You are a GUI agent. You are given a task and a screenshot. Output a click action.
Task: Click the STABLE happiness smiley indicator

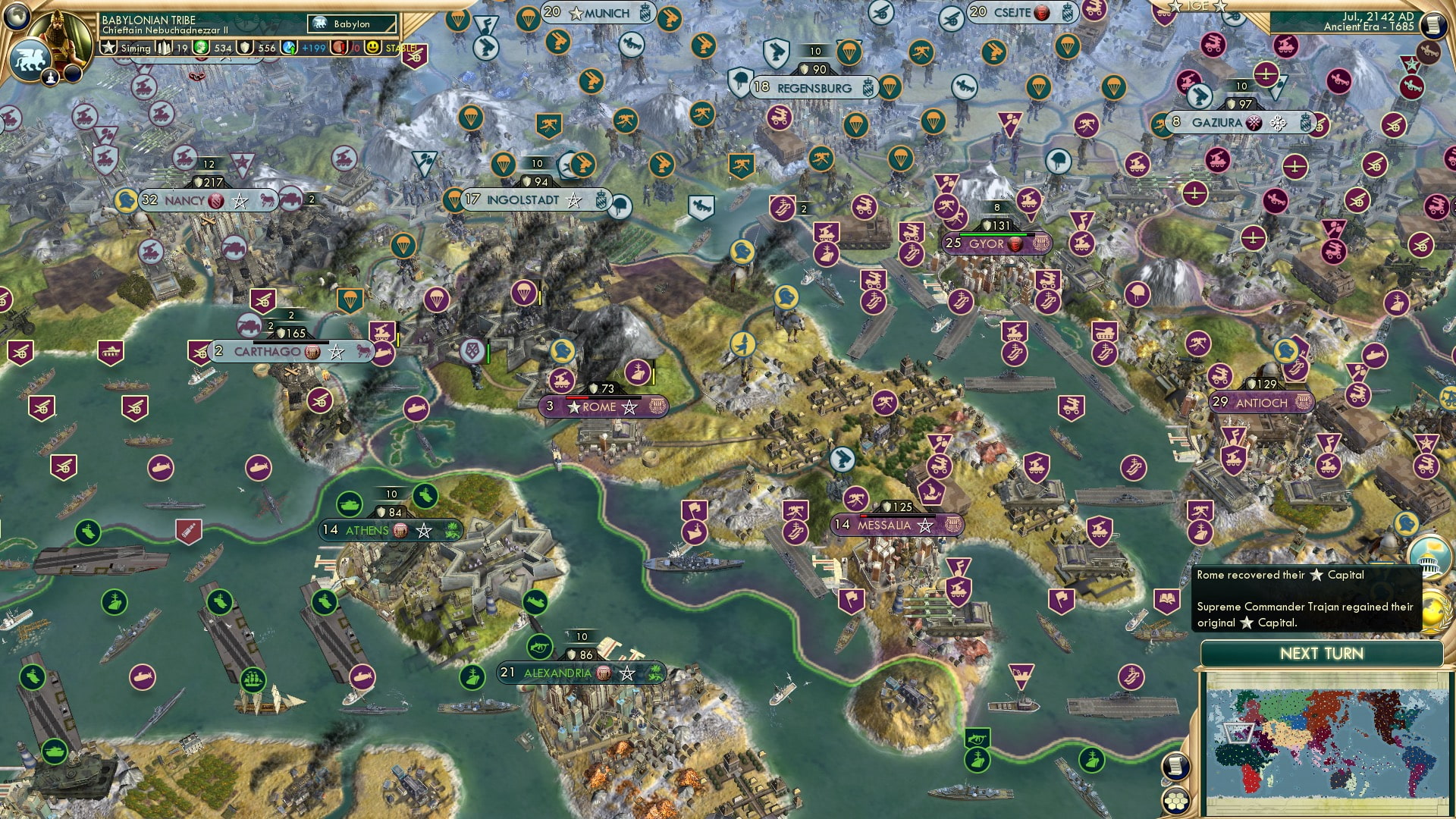pyautogui.click(x=374, y=49)
